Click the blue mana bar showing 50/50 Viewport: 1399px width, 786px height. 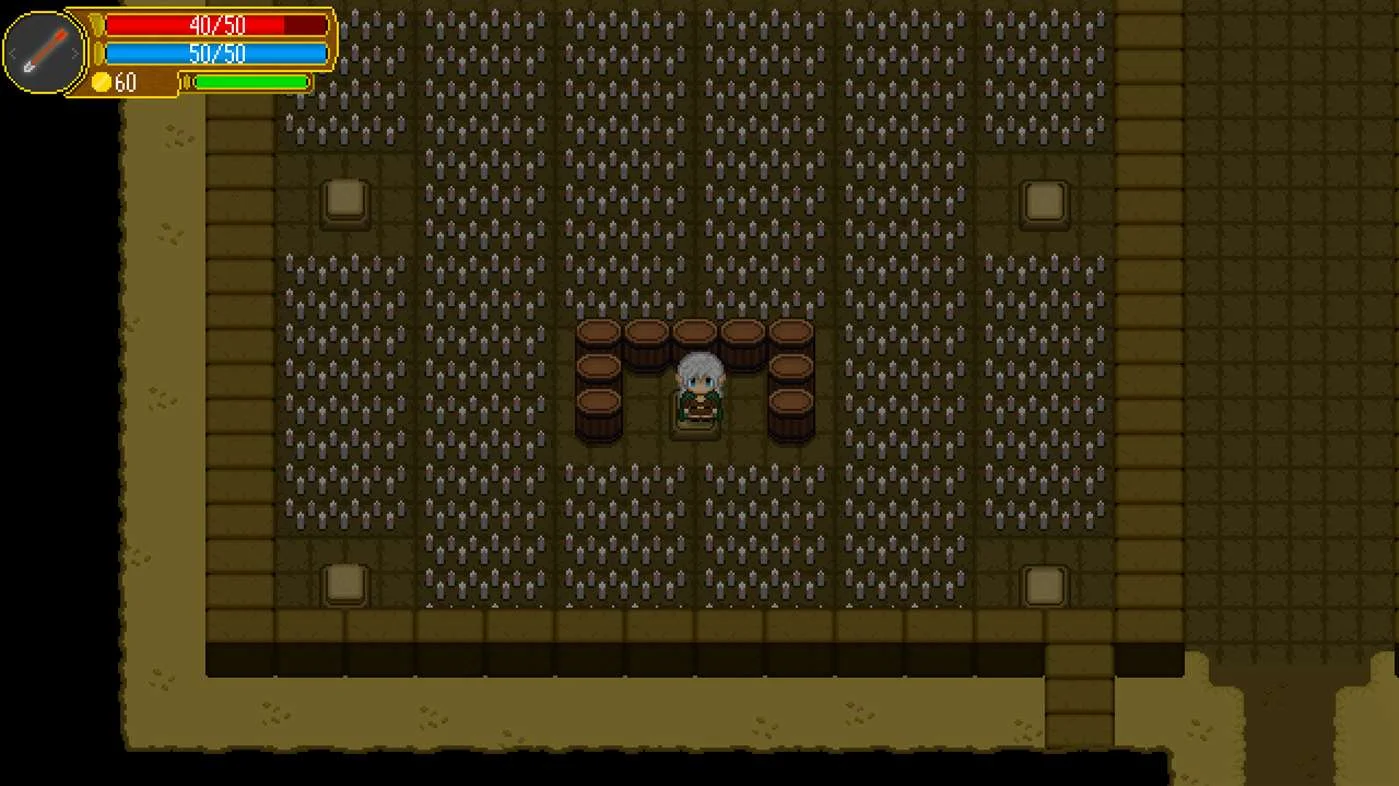coord(215,54)
